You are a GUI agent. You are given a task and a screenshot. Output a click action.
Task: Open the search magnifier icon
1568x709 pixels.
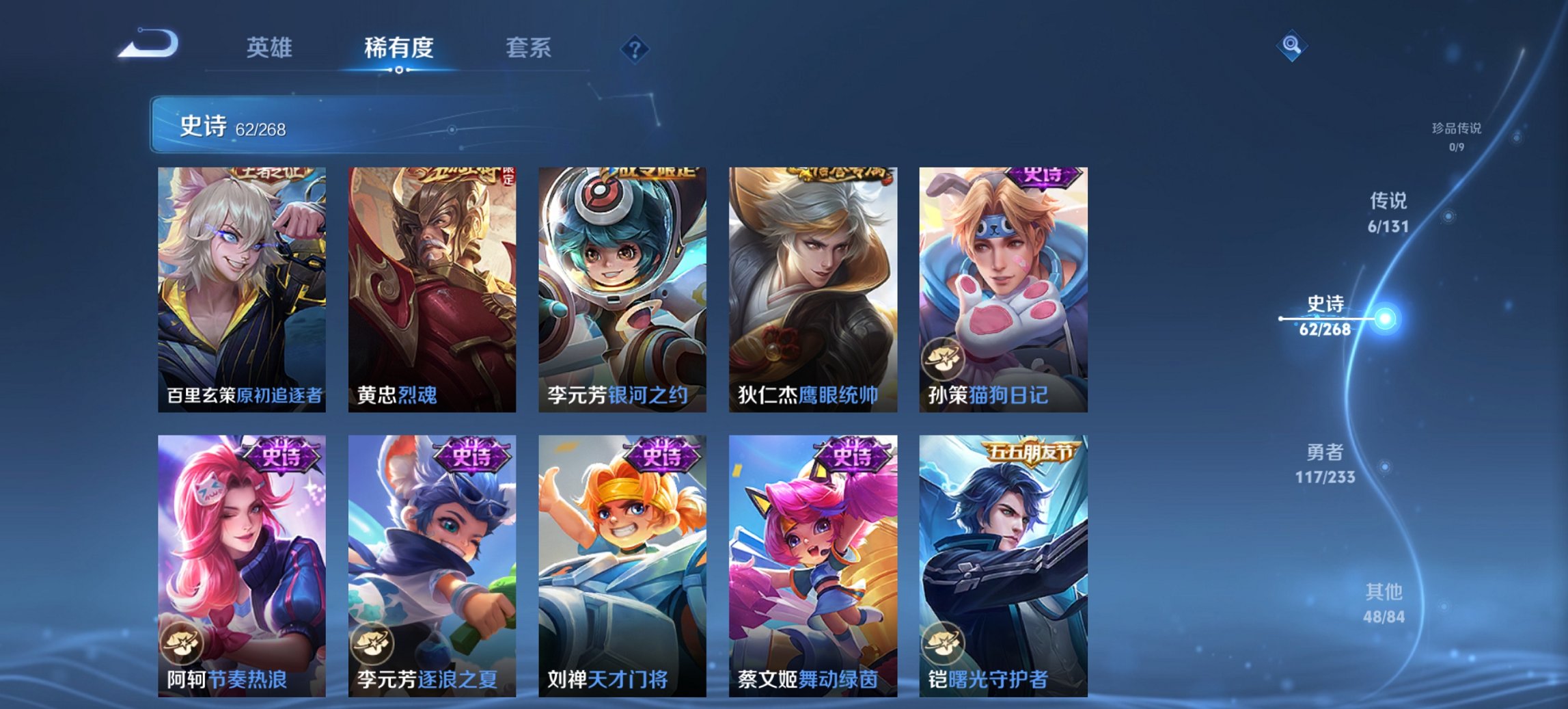coord(1291,46)
